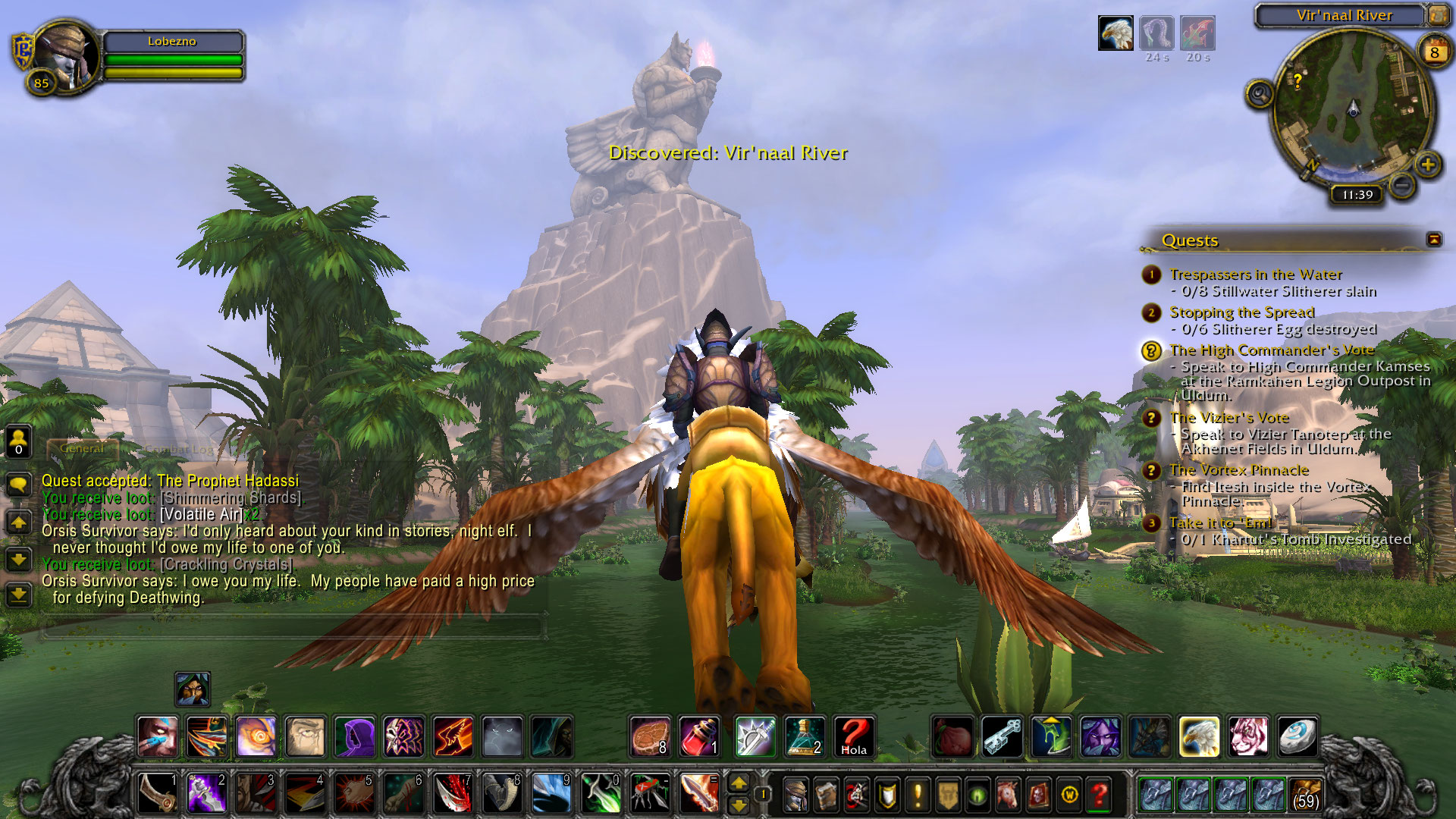The height and width of the screenshot is (819, 1456).
Task: Collapse the Quests tracker panel
Action: click(x=1434, y=240)
